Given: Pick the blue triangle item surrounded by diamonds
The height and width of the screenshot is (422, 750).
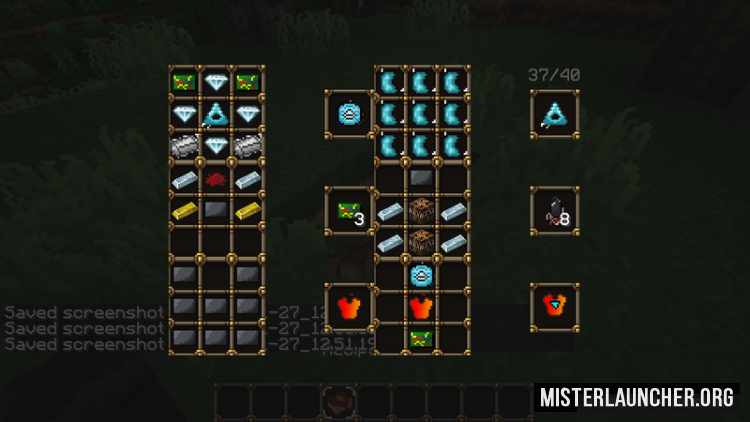Looking at the screenshot, I should (x=216, y=114).
